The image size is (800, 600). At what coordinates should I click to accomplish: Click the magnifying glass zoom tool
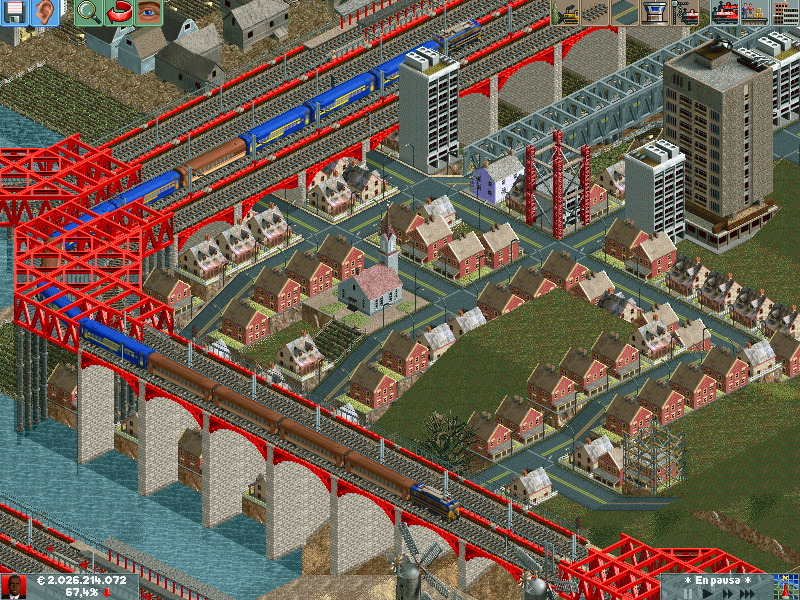[88, 13]
